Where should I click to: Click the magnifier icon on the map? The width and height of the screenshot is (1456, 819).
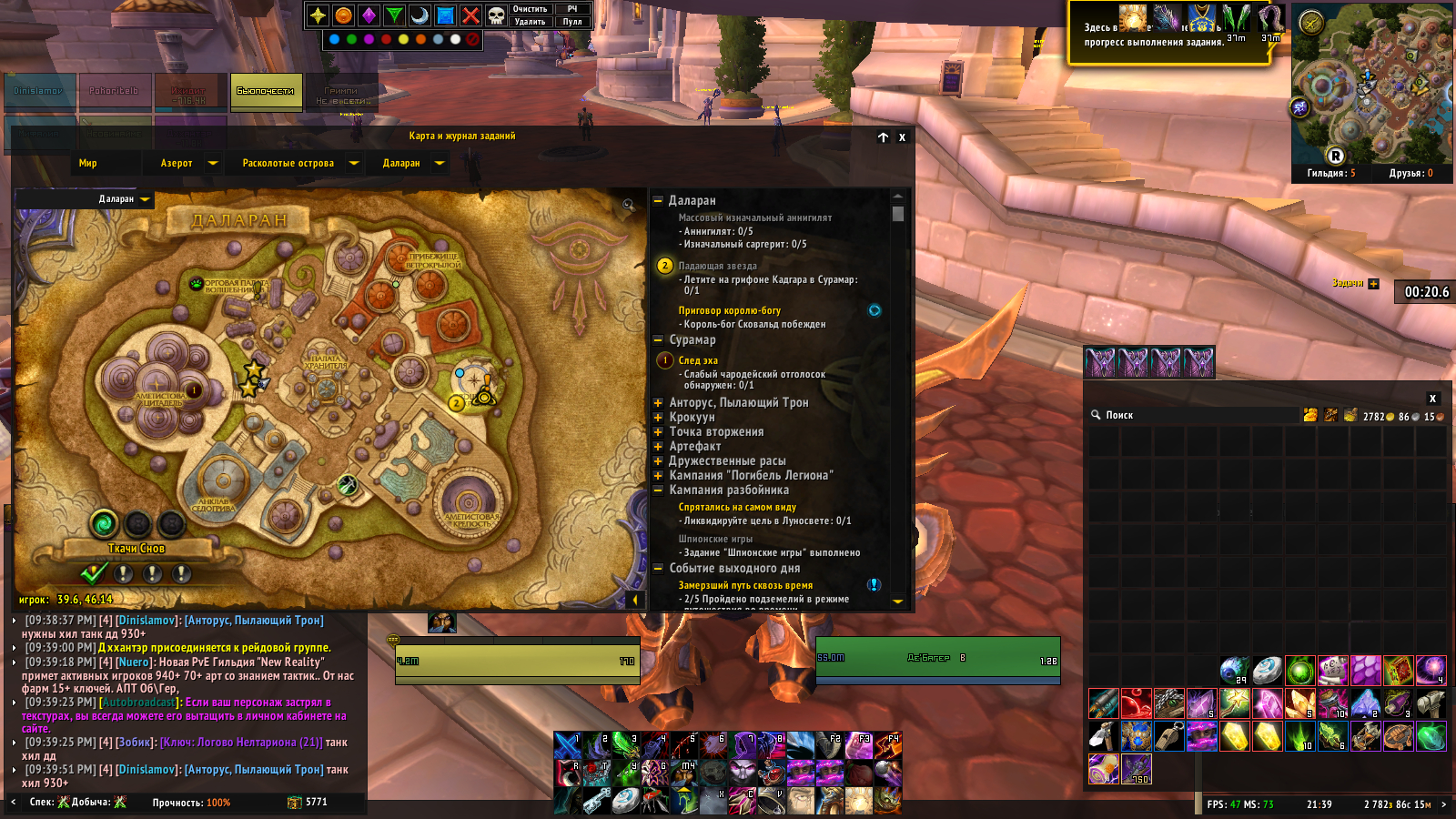pos(628,205)
